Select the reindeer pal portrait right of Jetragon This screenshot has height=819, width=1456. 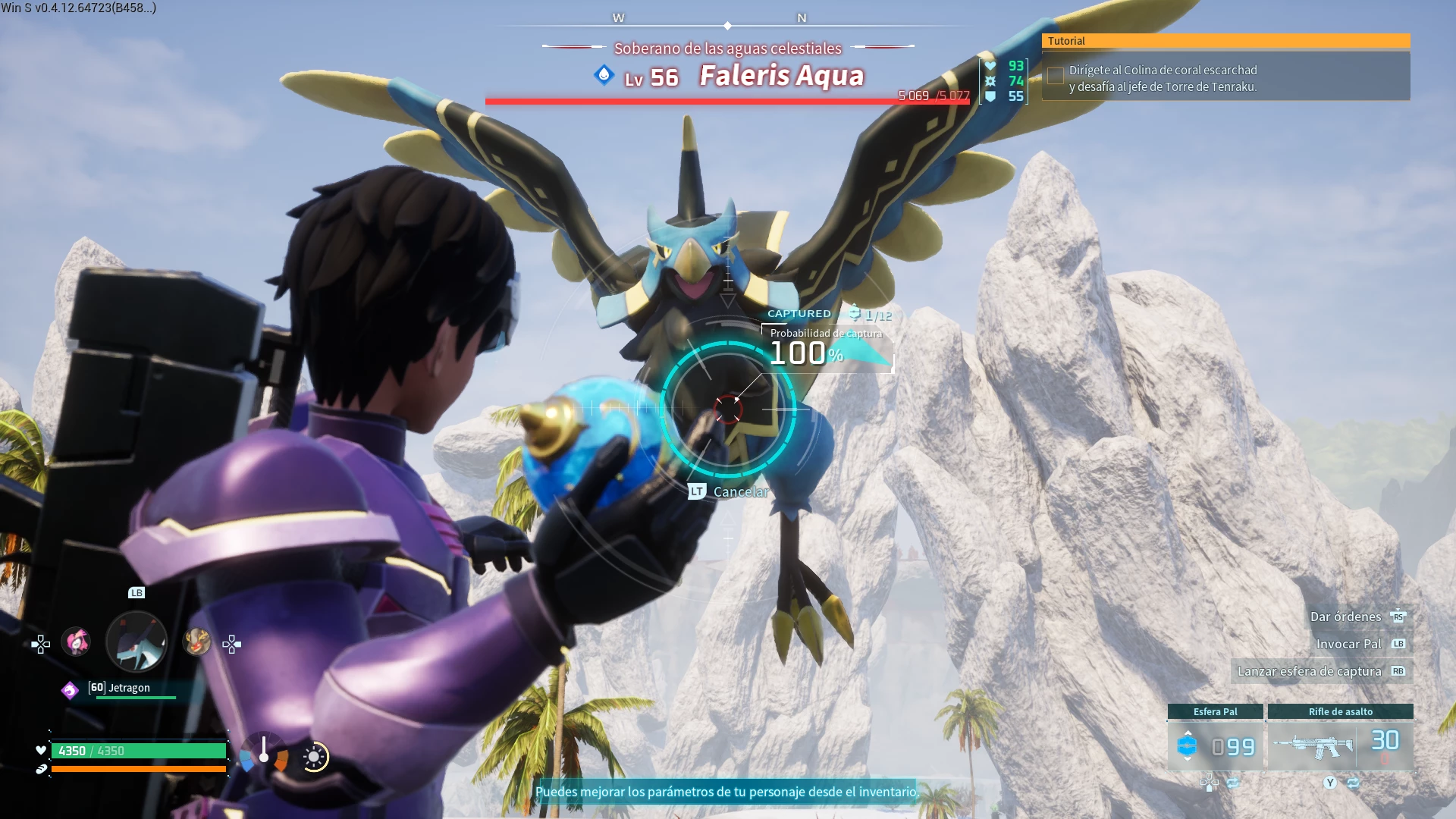click(x=196, y=641)
